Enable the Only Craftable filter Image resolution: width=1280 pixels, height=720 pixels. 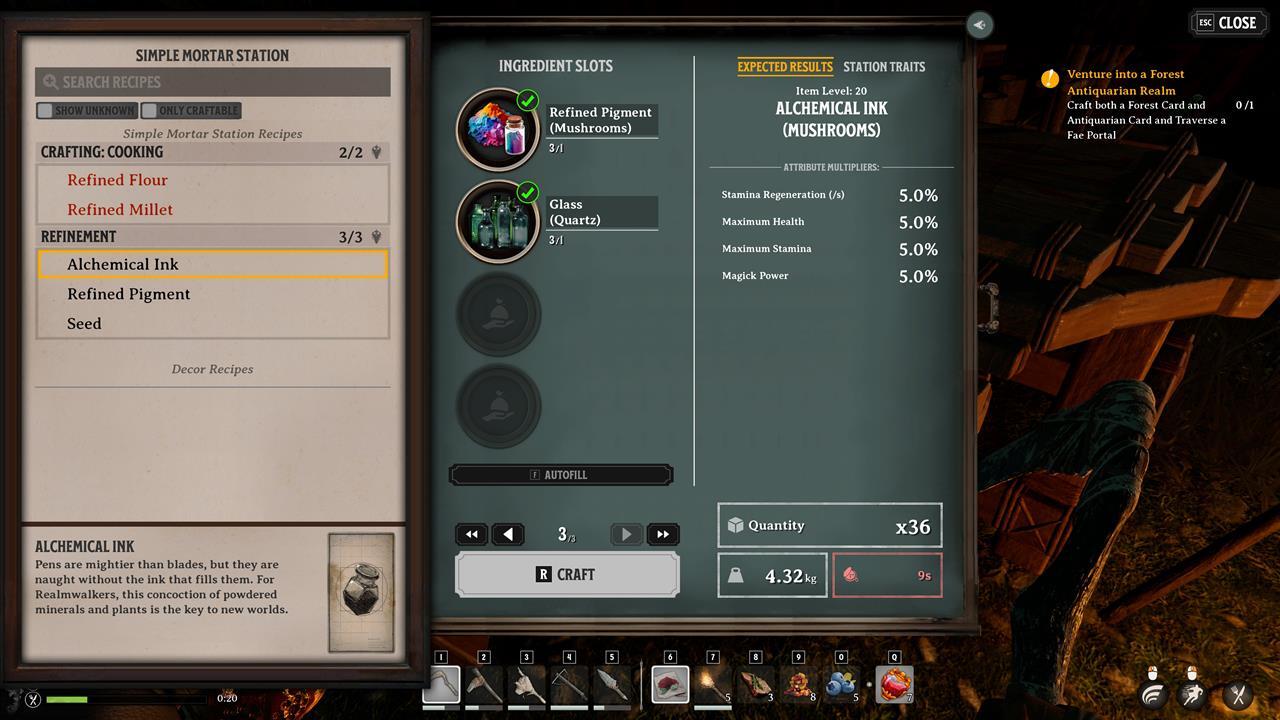(x=150, y=111)
